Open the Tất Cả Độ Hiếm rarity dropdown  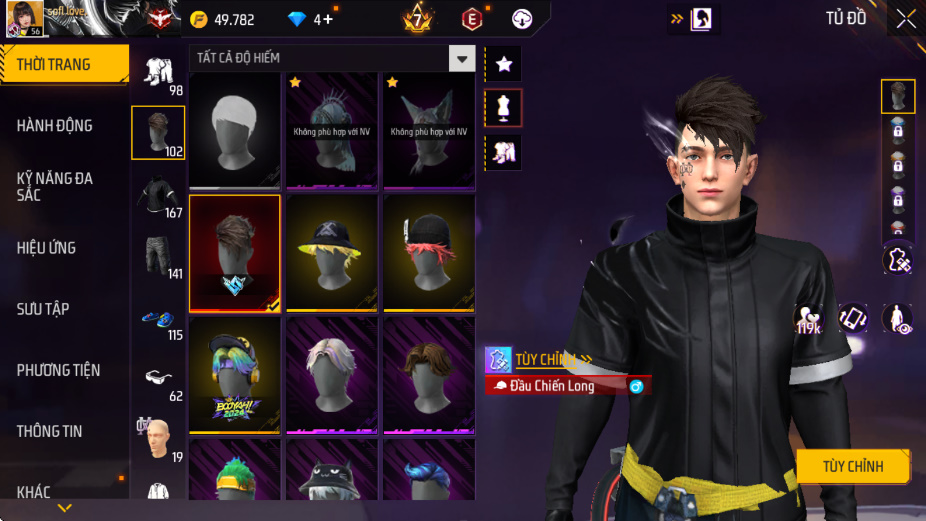pos(461,59)
